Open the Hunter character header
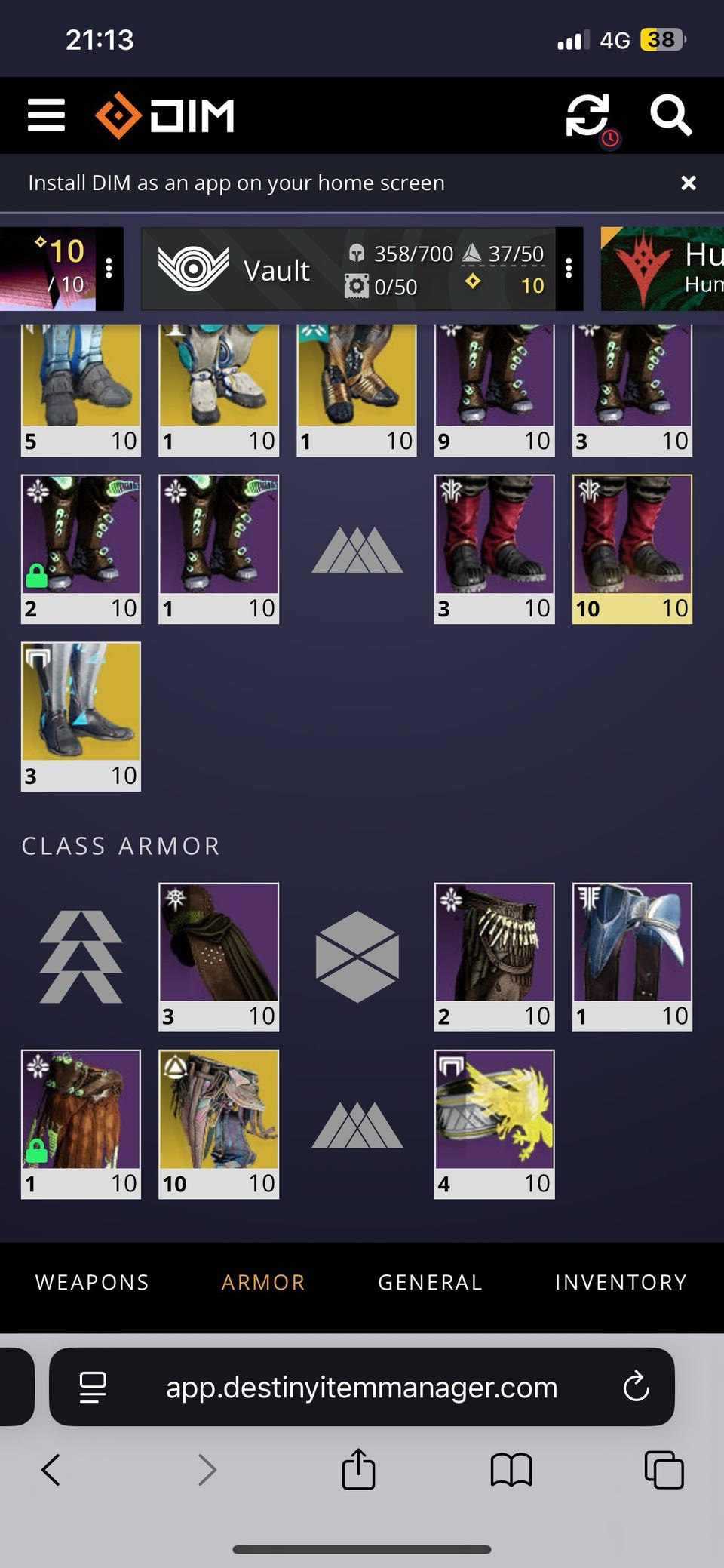Screen dimensions: 724x1568 point(662,269)
